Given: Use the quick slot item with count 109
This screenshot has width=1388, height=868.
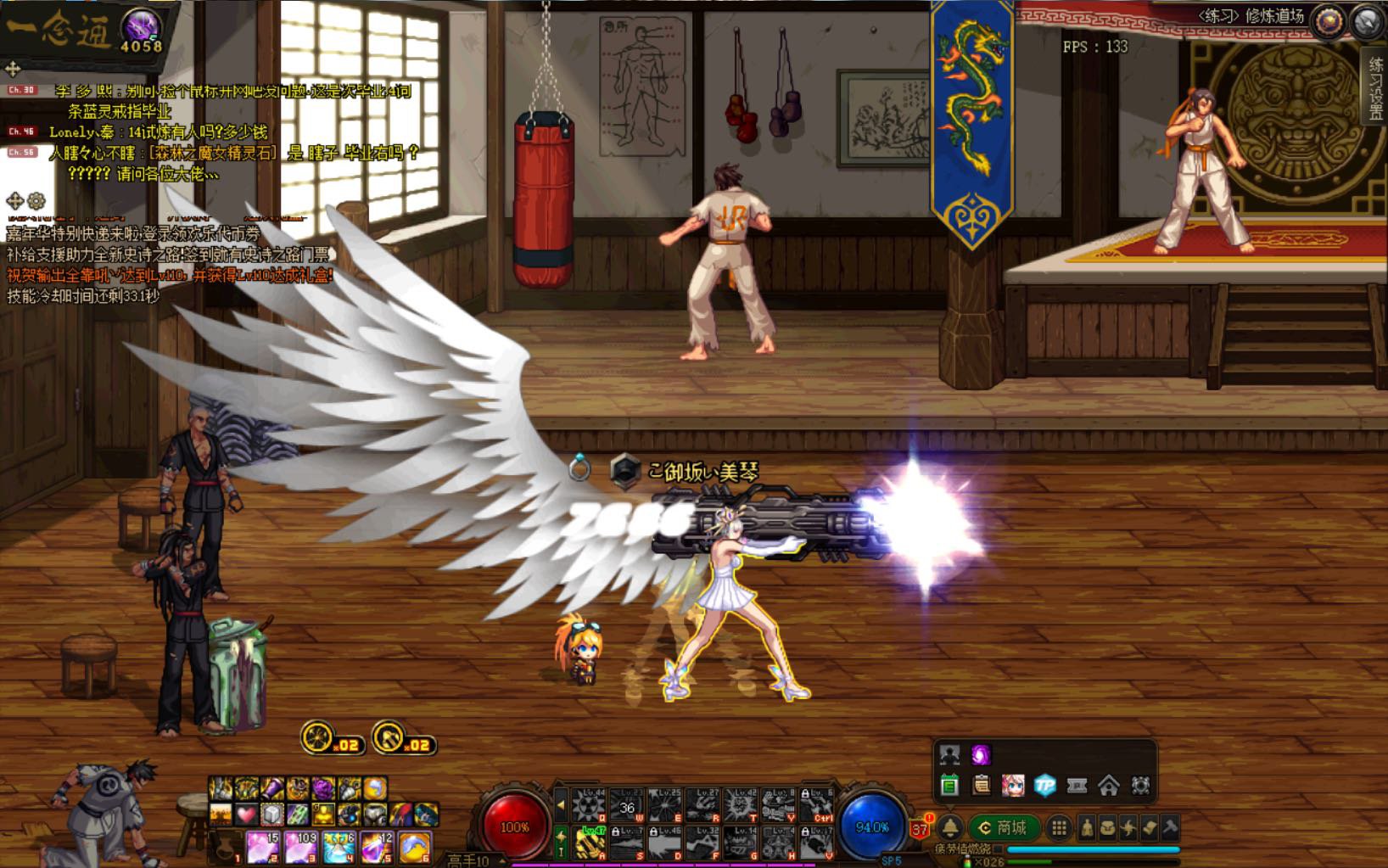Looking at the screenshot, I should click(x=300, y=847).
